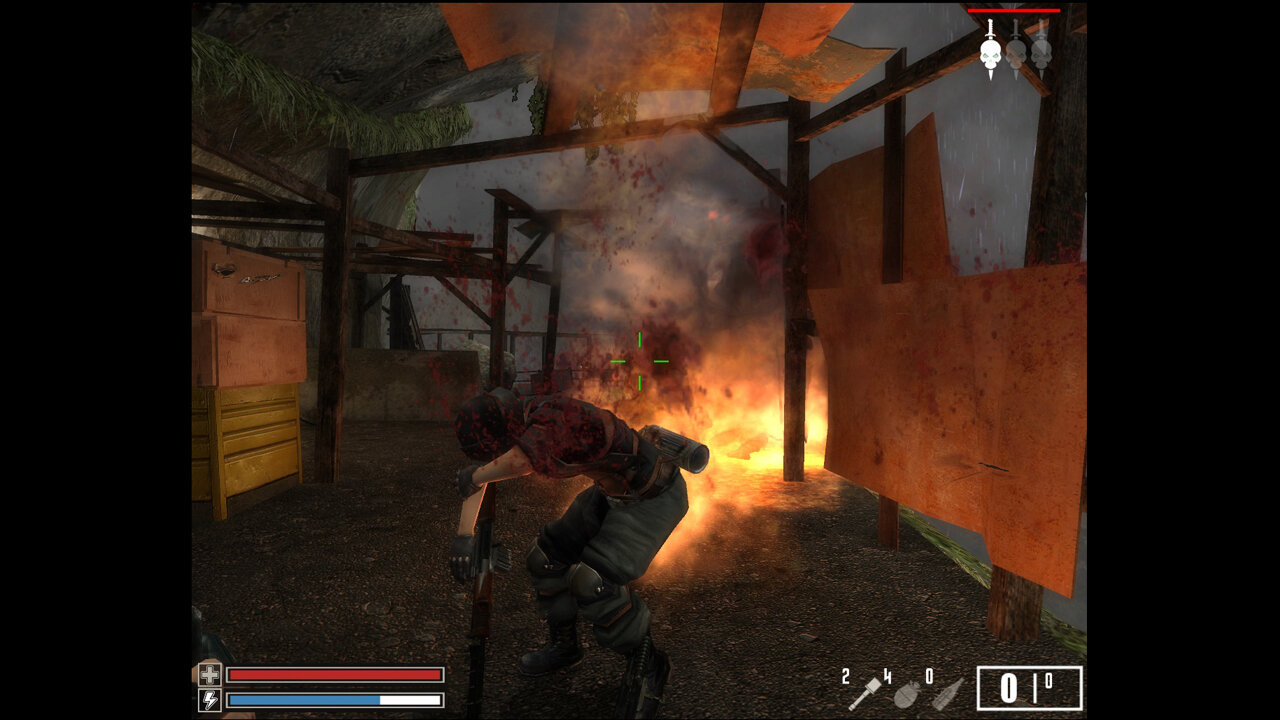1280x720 pixels.
Task: Click the health cross icon
Action: [211, 676]
